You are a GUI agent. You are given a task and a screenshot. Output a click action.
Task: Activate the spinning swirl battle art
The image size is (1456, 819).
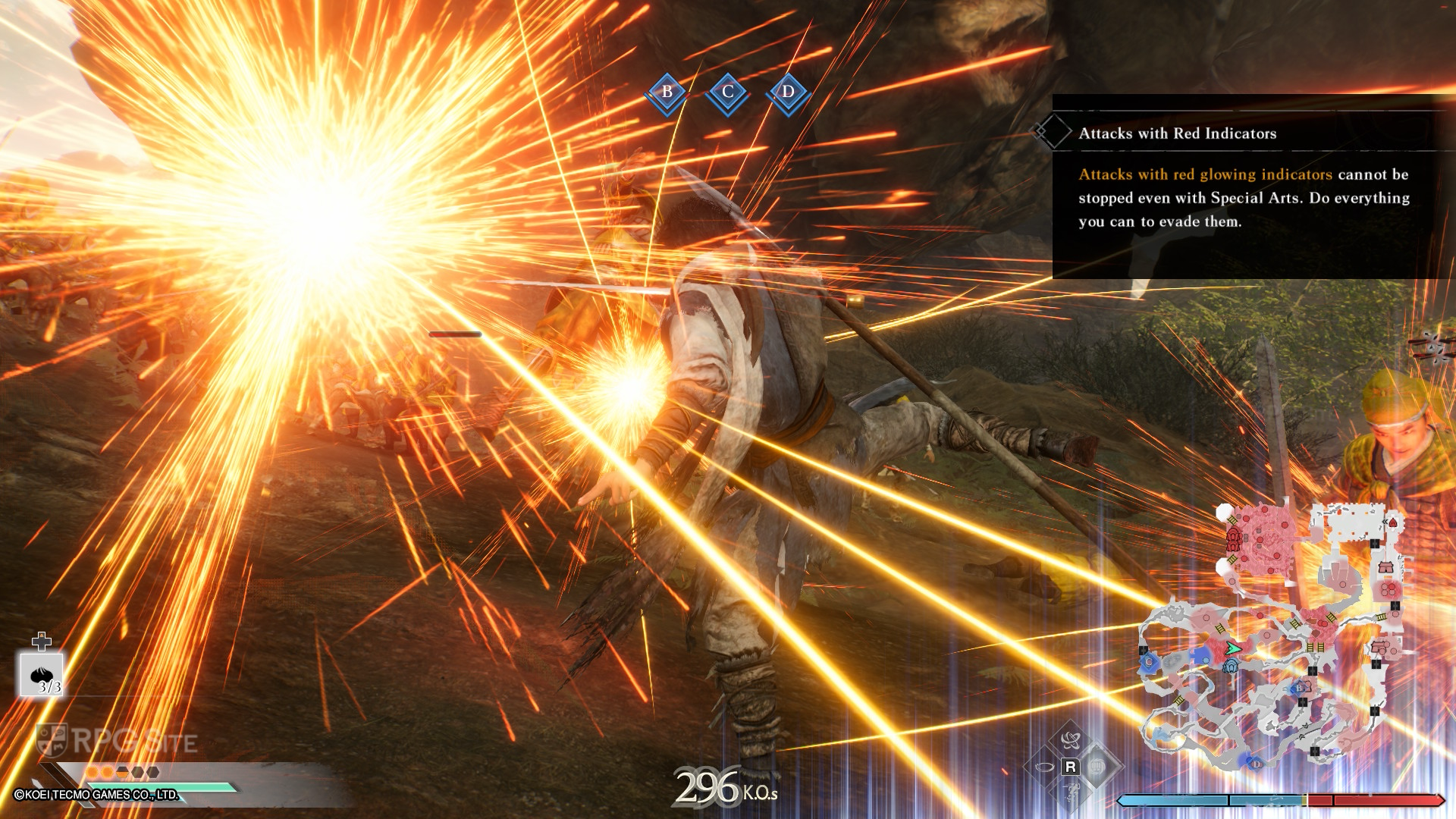click(1071, 739)
